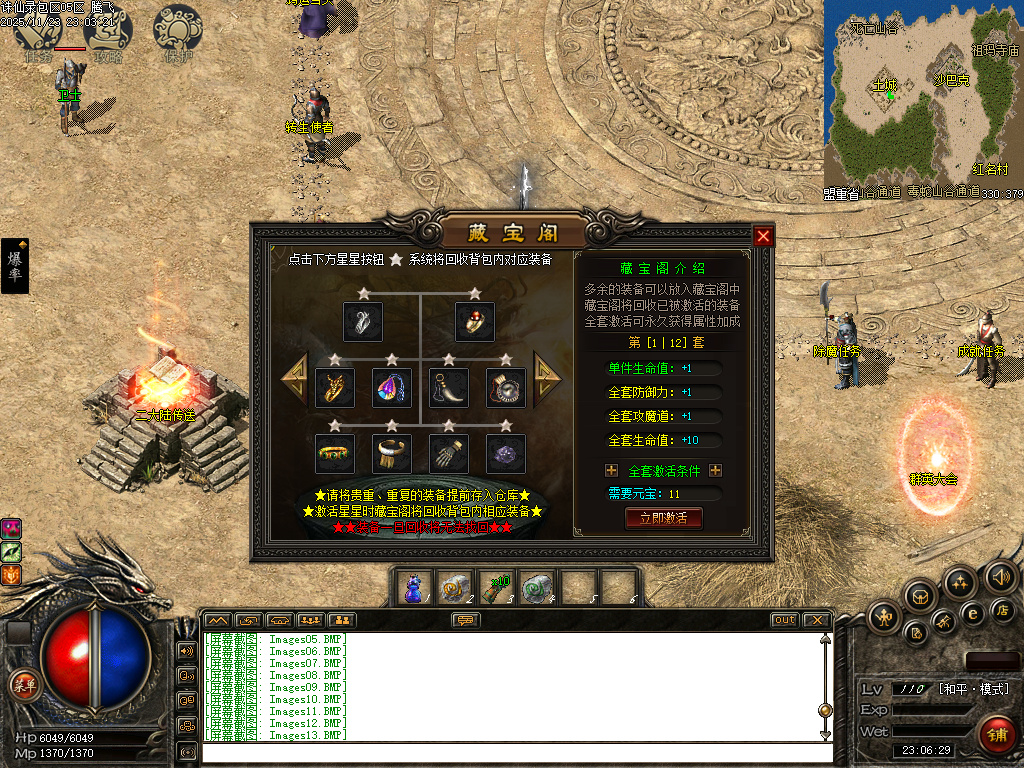Click the 立即激活 activate now button
Screen dimensions: 1024x768
[x=663, y=518]
